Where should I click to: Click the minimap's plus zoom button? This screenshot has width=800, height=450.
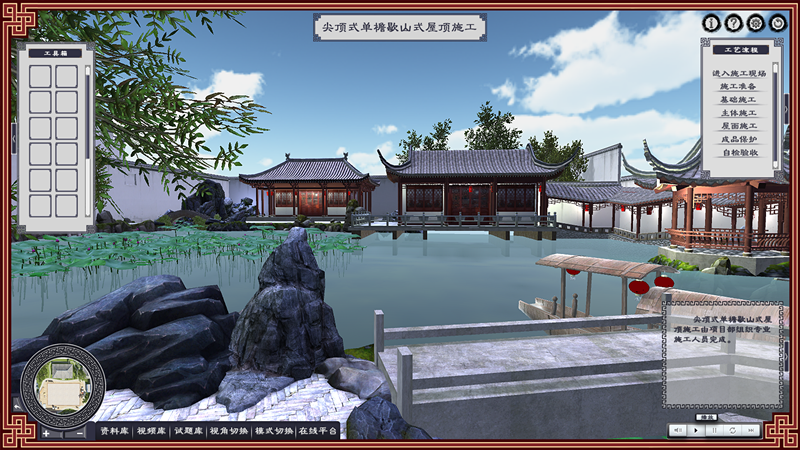tap(46, 433)
